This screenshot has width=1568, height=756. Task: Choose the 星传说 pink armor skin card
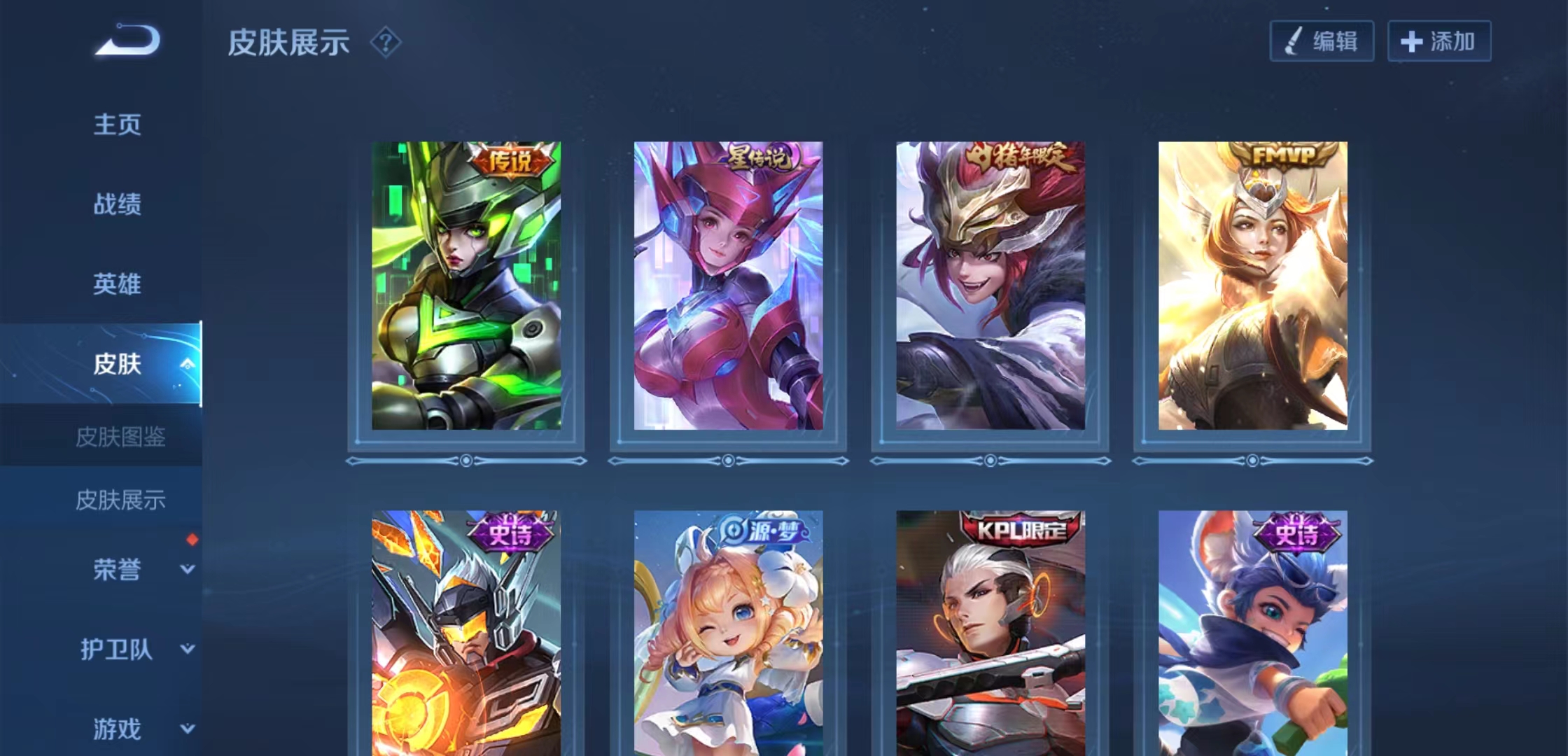pyautogui.click(x=728, y=286)
